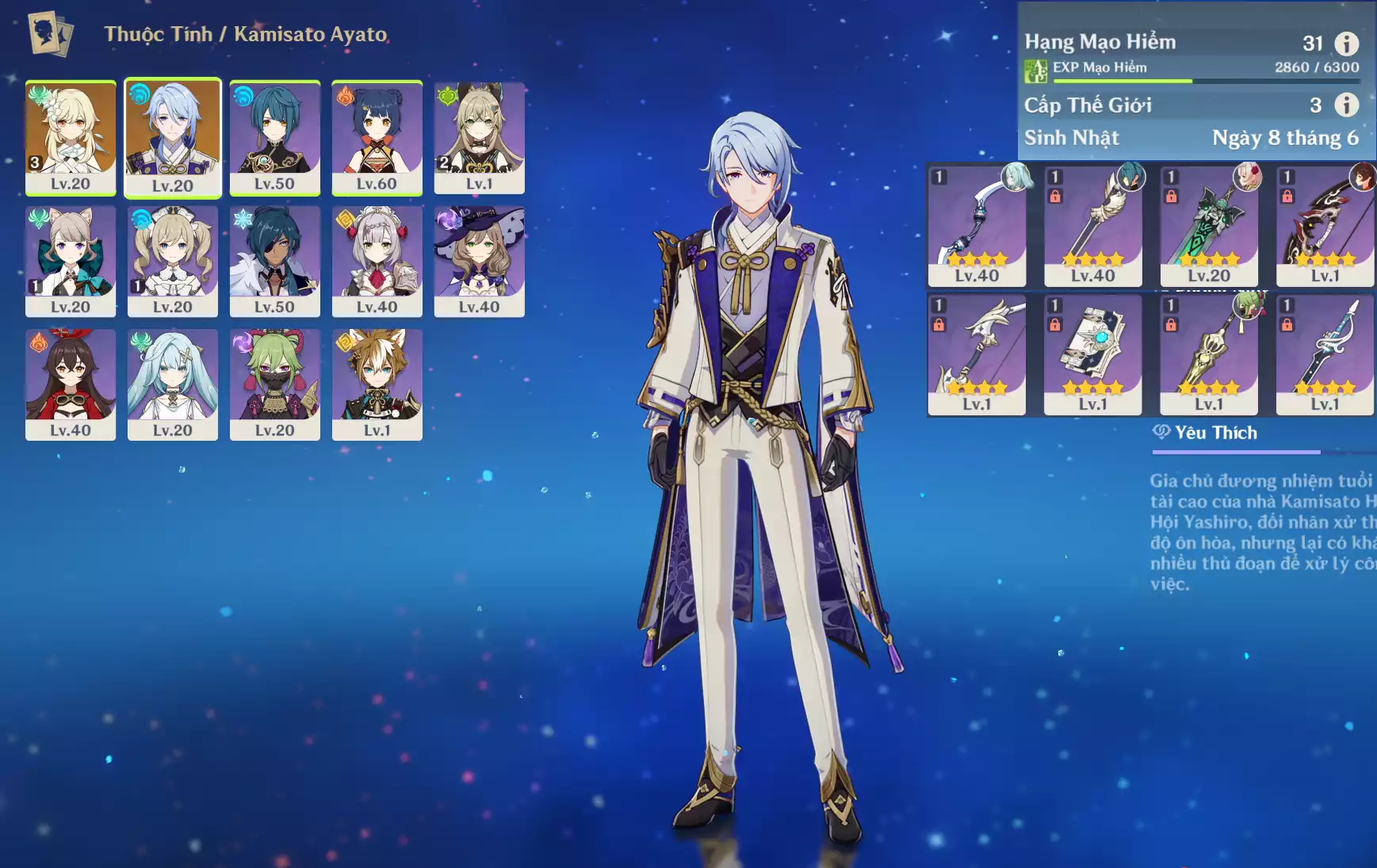
Task: Pick Xiangling's Lv.60 character portrait
Action: tap(377, 136)
